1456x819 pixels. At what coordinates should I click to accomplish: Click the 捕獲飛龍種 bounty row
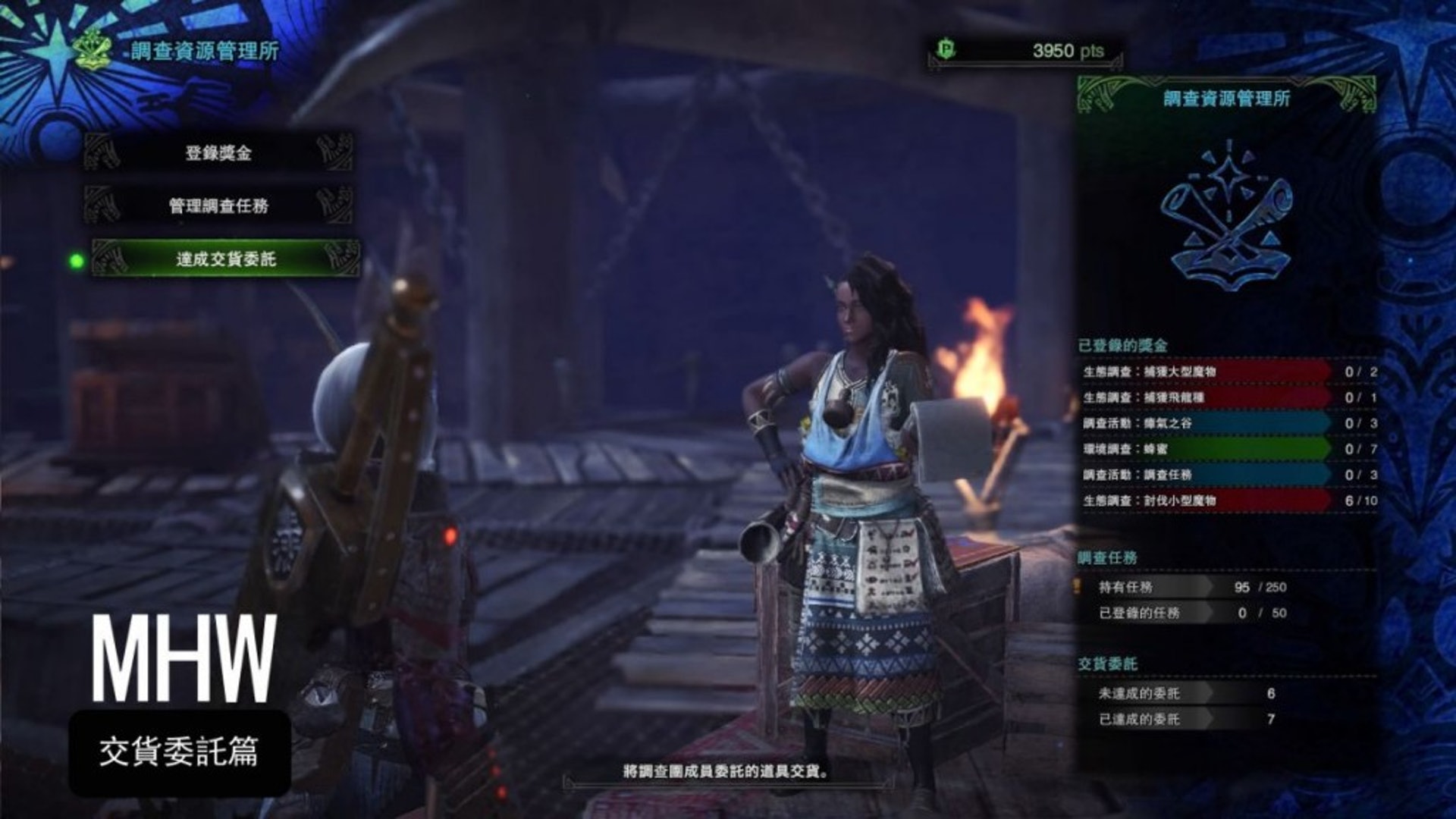[1206, 397]
